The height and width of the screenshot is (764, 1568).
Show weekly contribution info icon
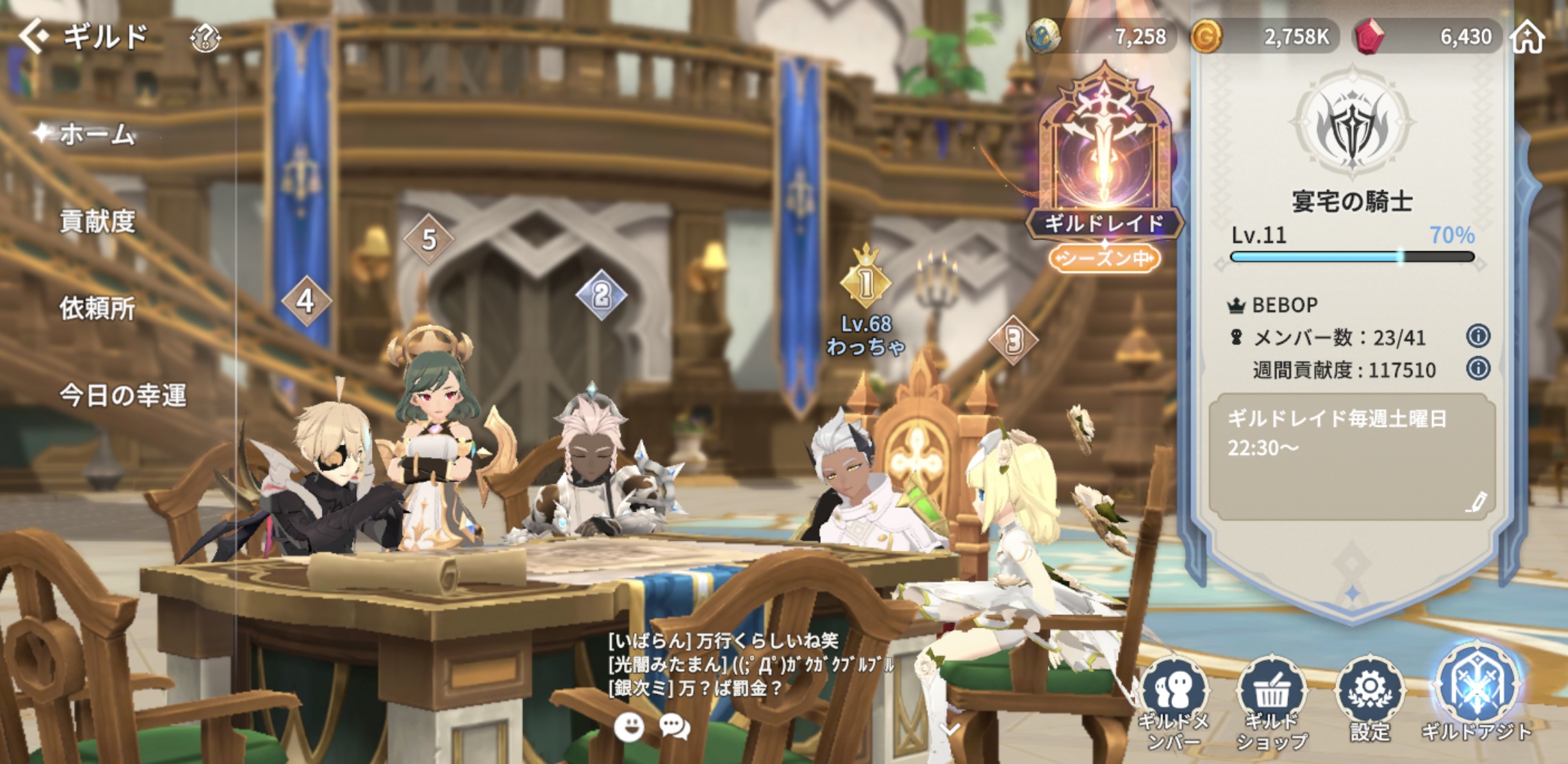click(x=1477, y=369)
